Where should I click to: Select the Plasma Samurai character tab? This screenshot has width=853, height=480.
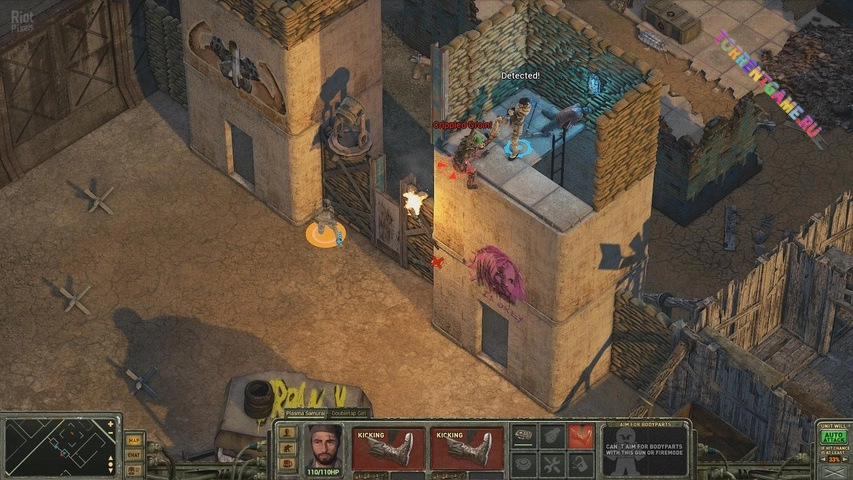pos(306,413)
